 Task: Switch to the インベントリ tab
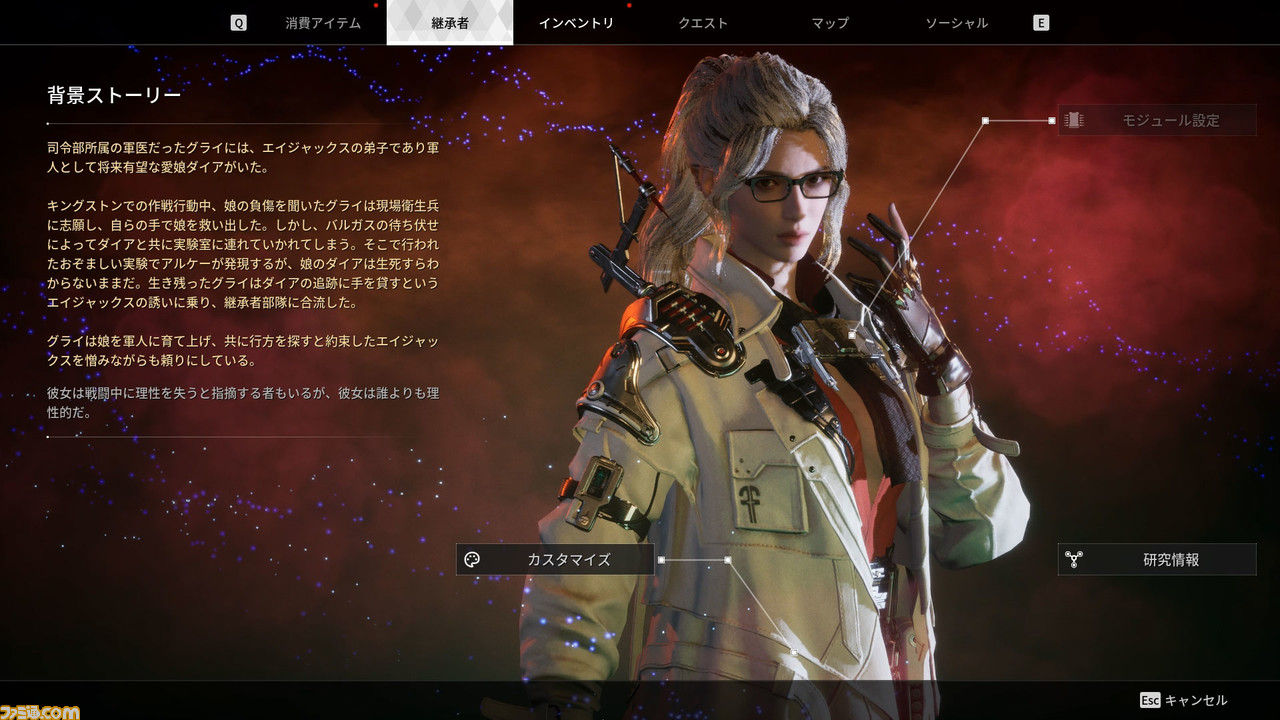pyautogui.click(x=576, y=23)
